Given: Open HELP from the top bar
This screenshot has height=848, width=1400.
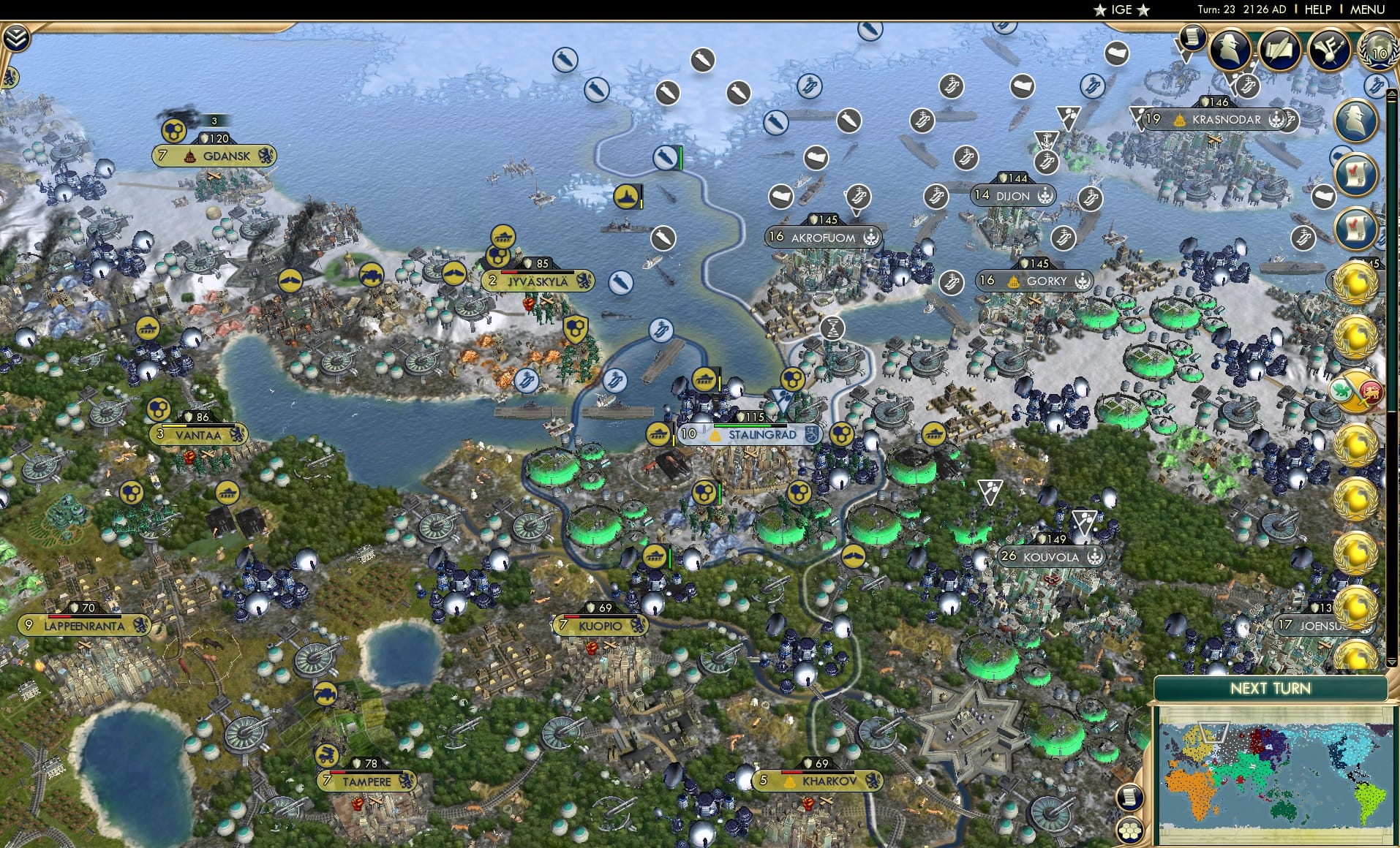Looking at the screenshot, I should [1317, 10].
